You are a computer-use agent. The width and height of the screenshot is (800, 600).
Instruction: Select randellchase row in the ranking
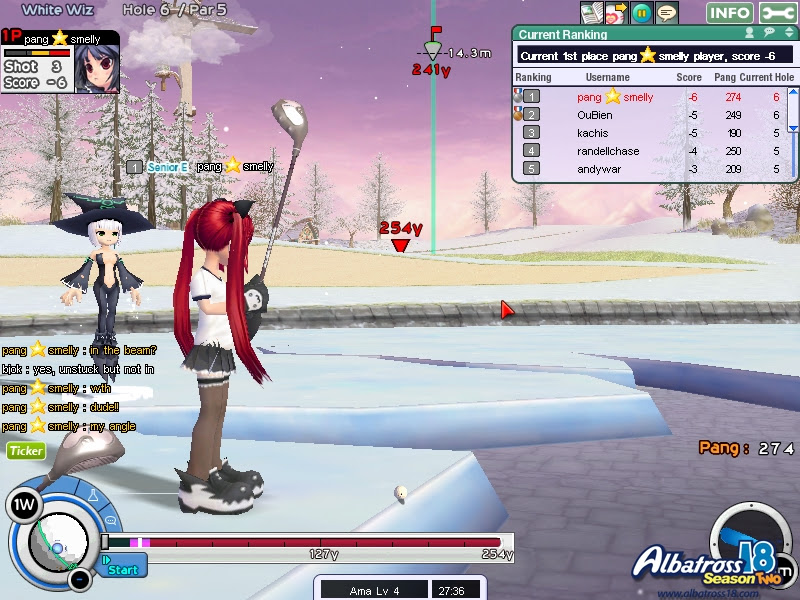pyautogui.click(x=608, y=151)
